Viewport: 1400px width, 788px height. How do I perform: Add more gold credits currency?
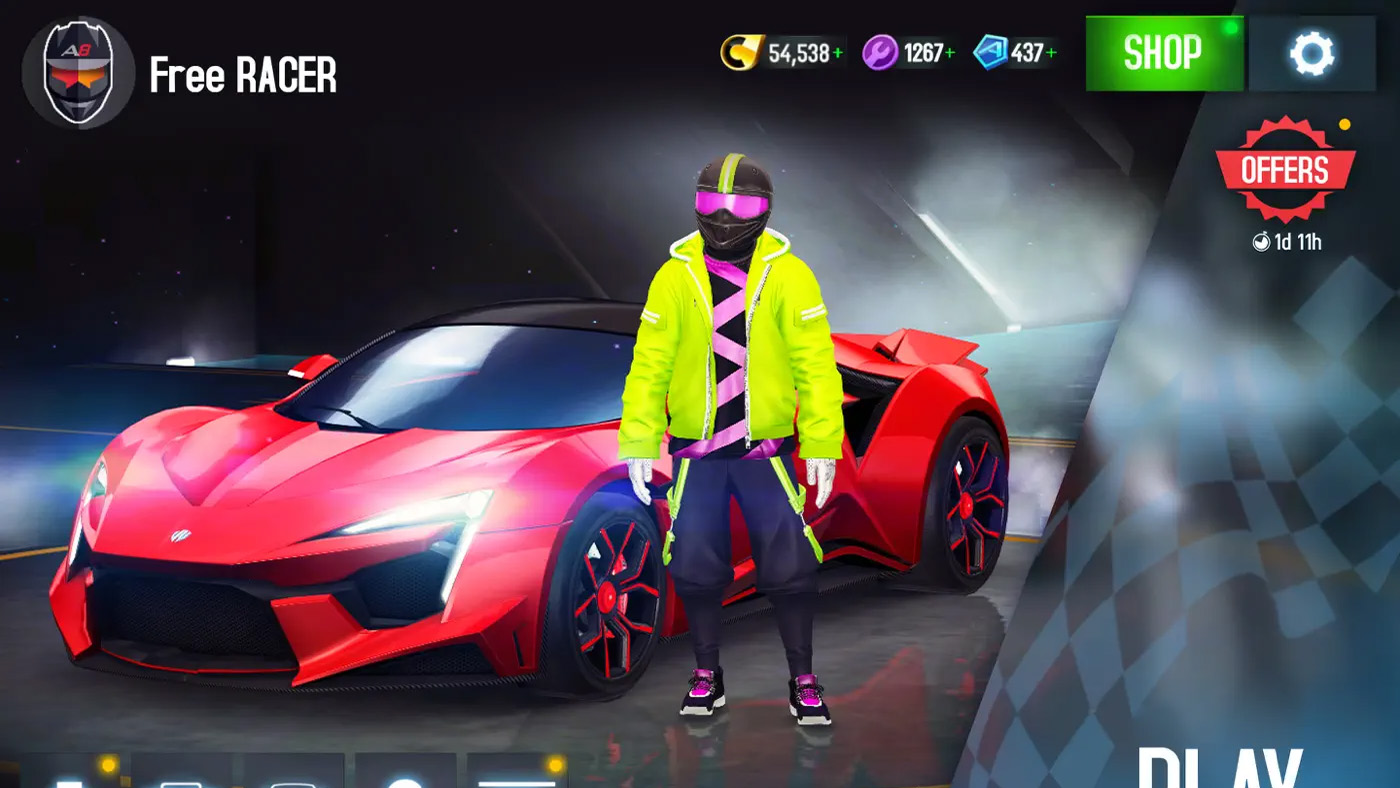click(x=837, y=53)
